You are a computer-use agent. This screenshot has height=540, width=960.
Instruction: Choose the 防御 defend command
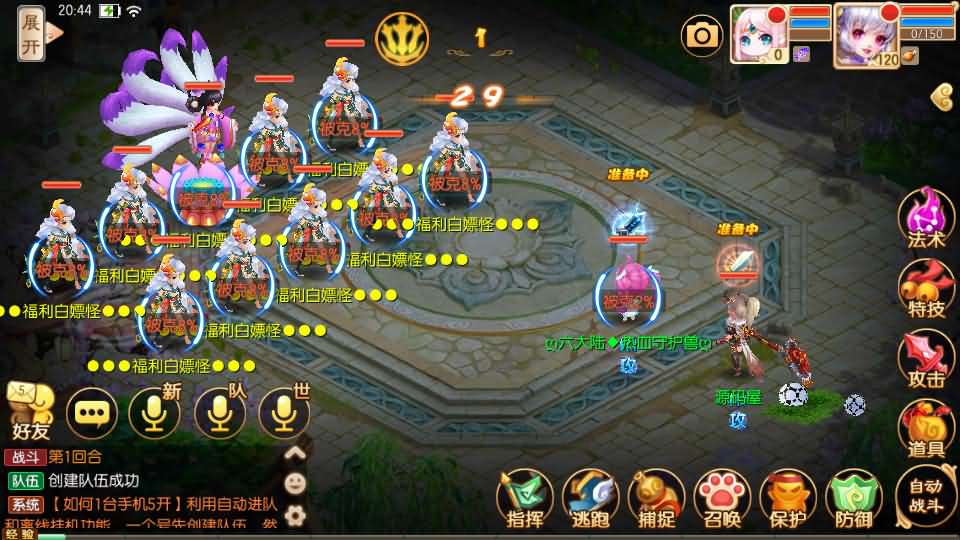pyautogui.click(x=853, y=498)
